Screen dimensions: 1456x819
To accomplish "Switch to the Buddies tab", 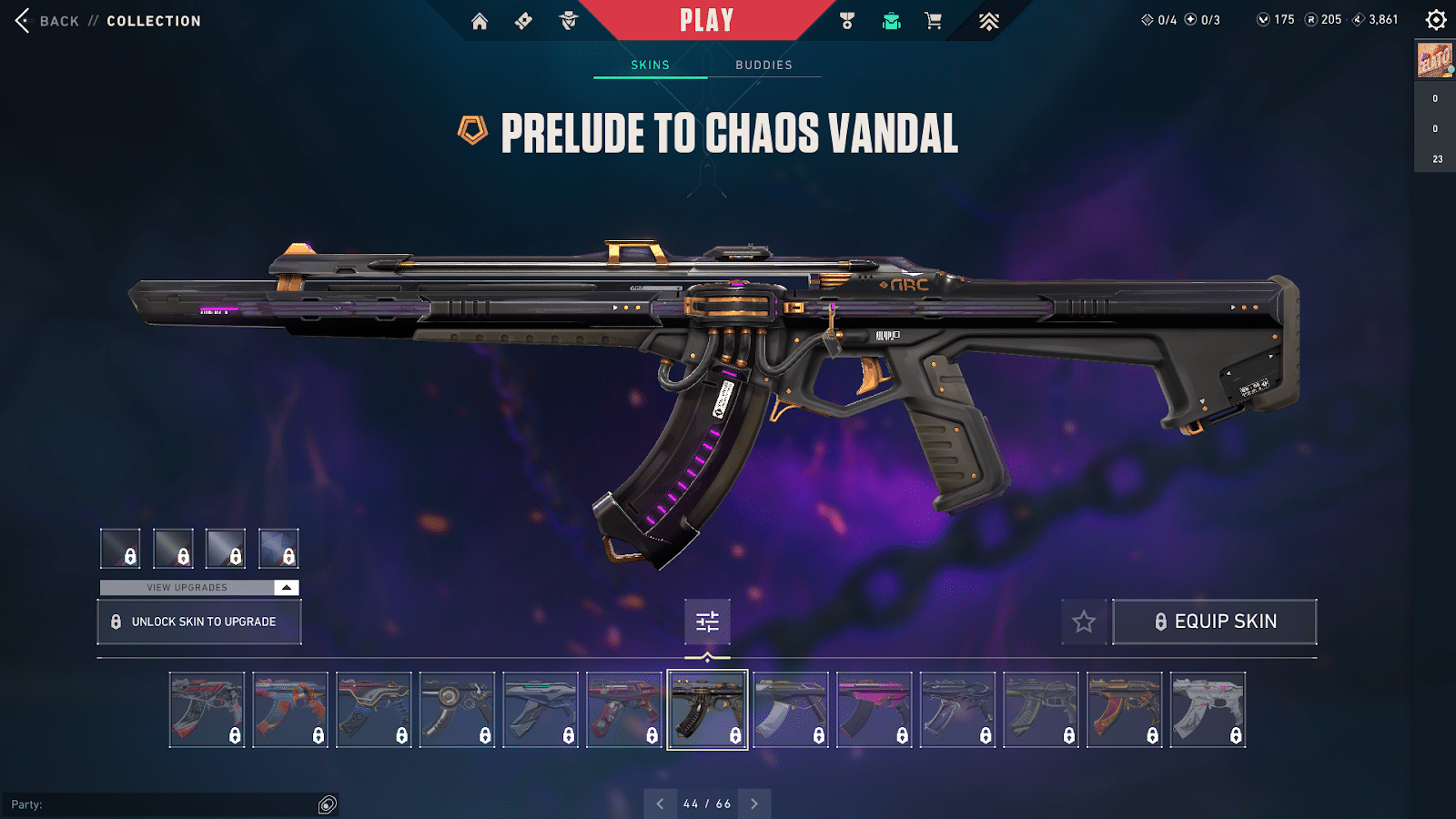I will point(764,65).
